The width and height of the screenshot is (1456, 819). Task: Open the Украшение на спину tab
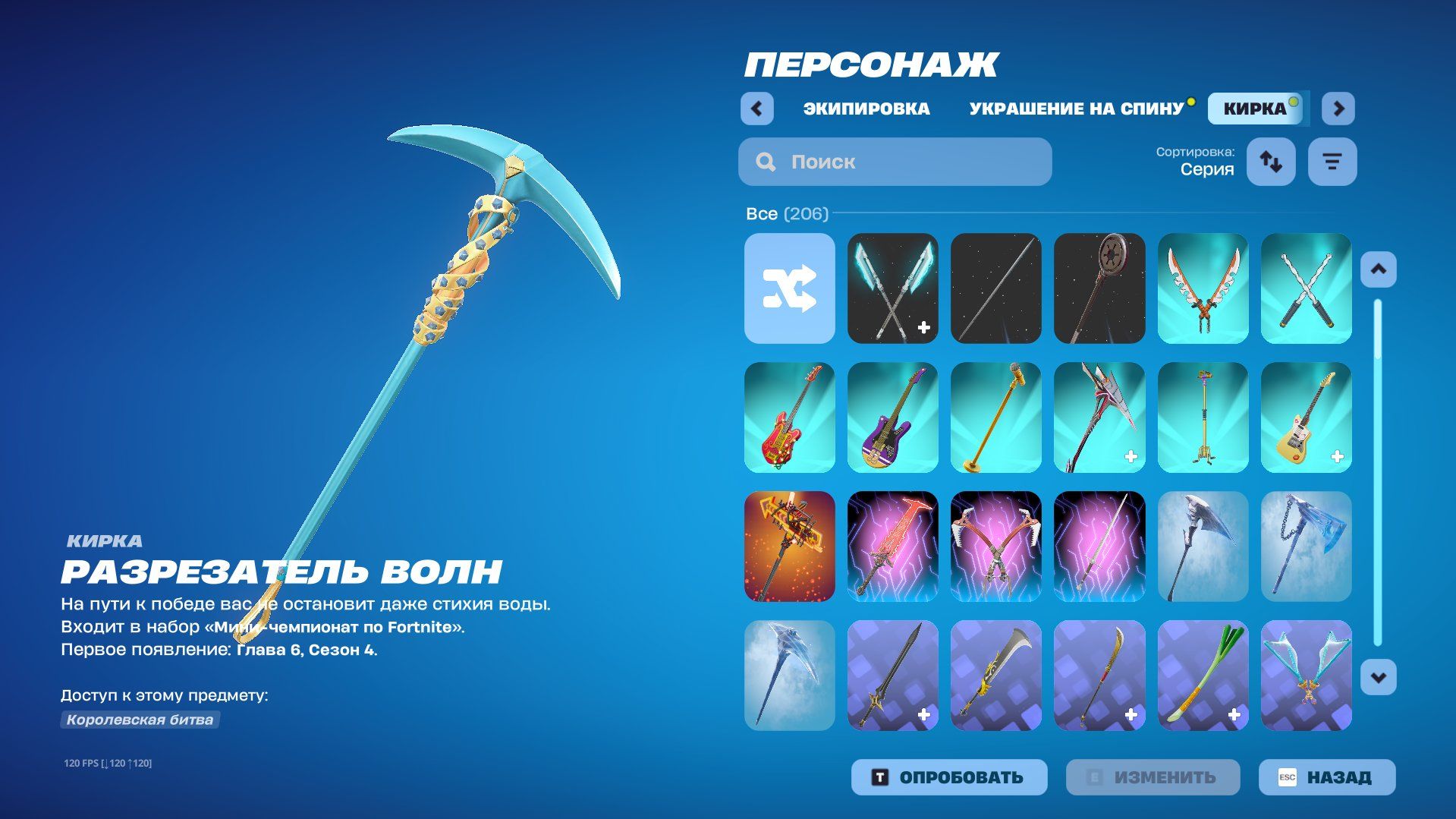[1076, 109]
